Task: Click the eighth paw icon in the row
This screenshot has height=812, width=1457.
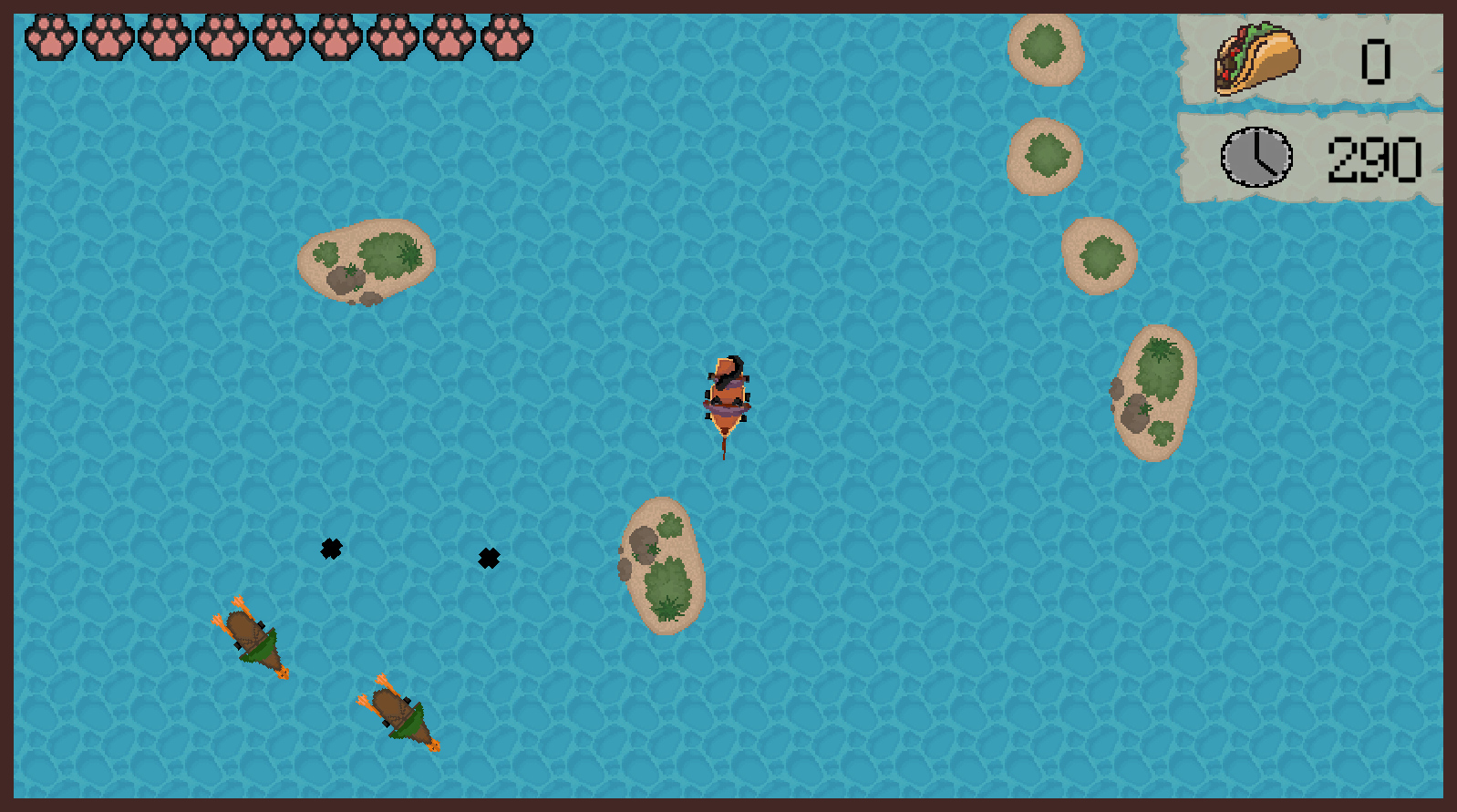Action: coord(448,38)
